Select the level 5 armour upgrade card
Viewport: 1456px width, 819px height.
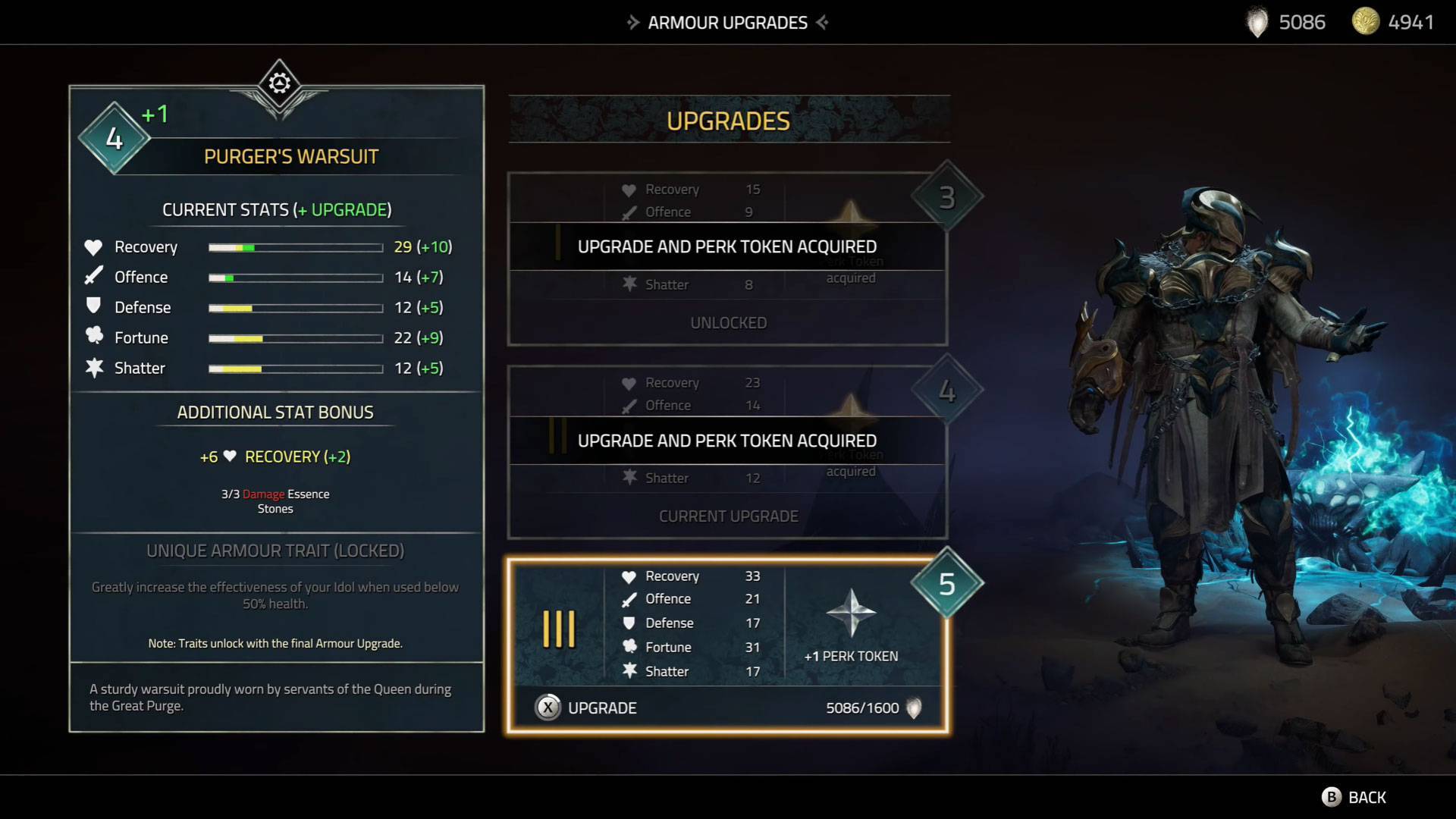point(726,623)
